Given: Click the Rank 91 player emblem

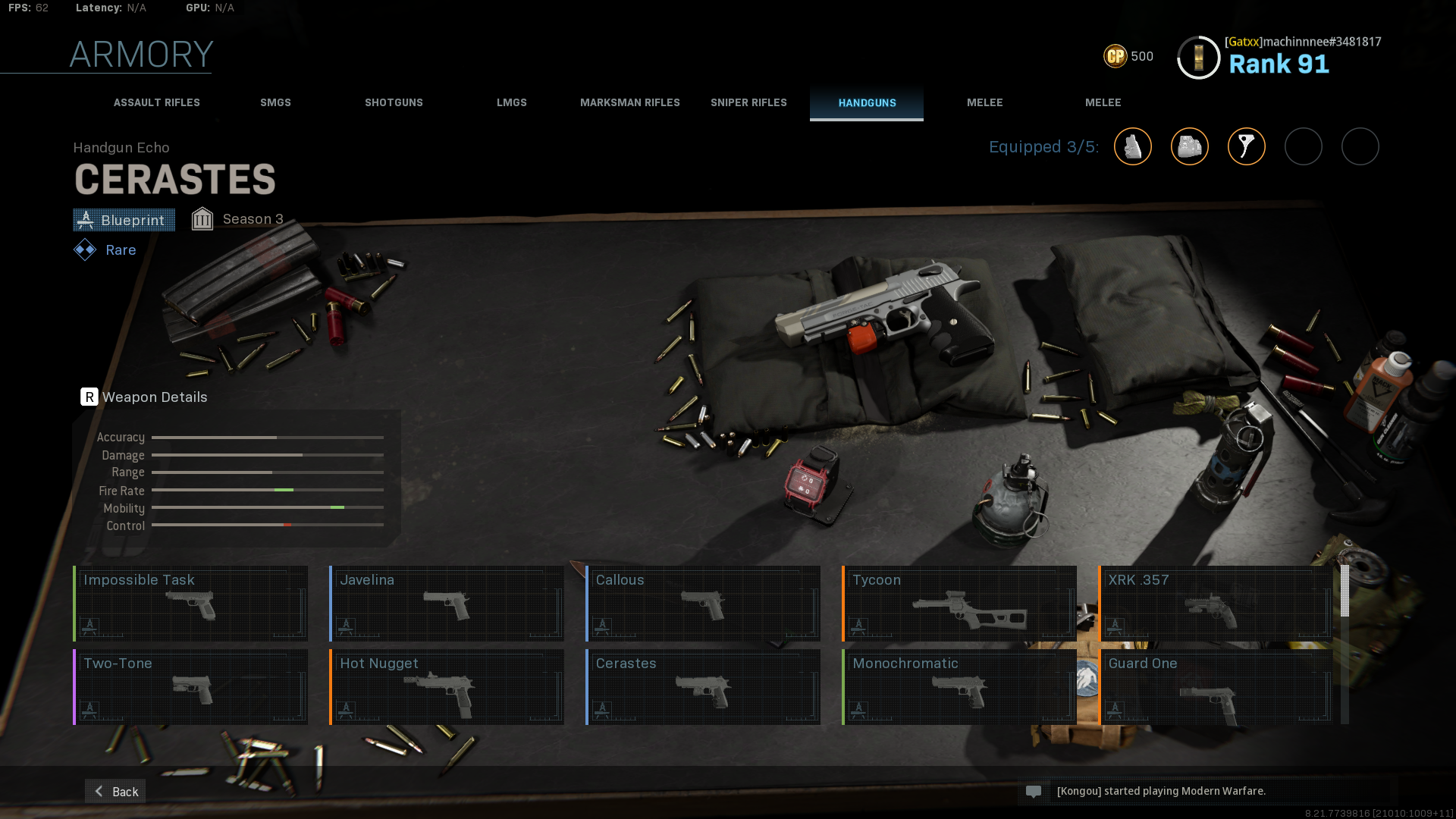Looking at the screenshot, I should 1198,57.
